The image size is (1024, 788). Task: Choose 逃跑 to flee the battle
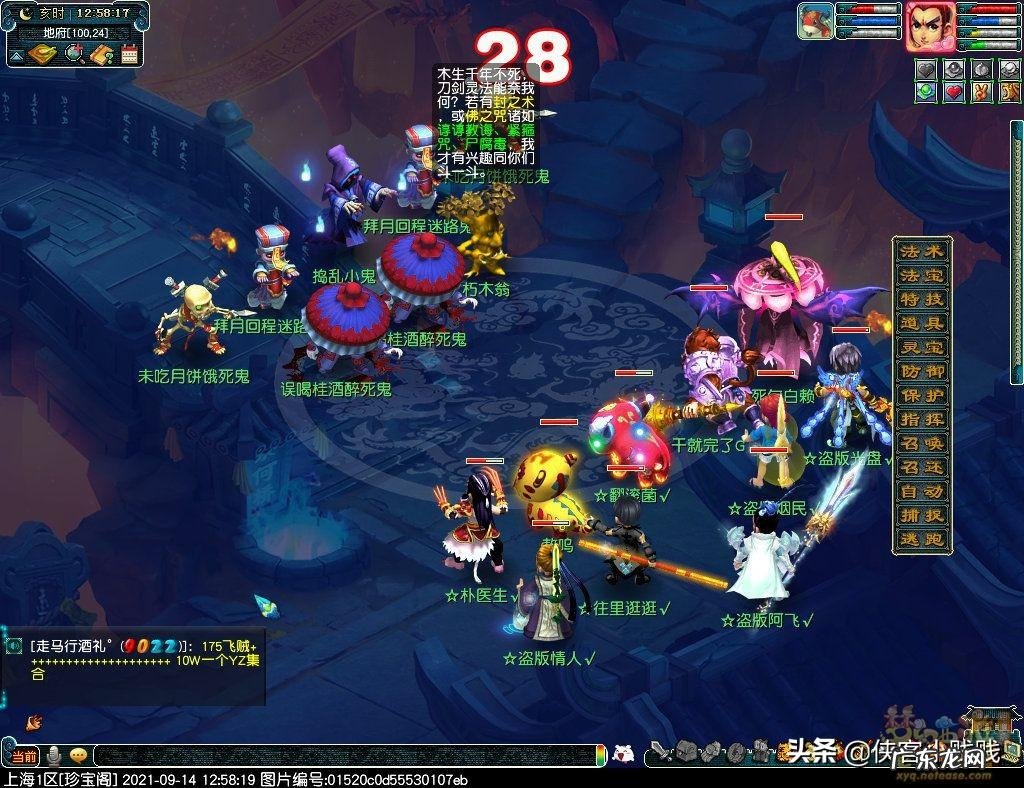pos(921,540)
